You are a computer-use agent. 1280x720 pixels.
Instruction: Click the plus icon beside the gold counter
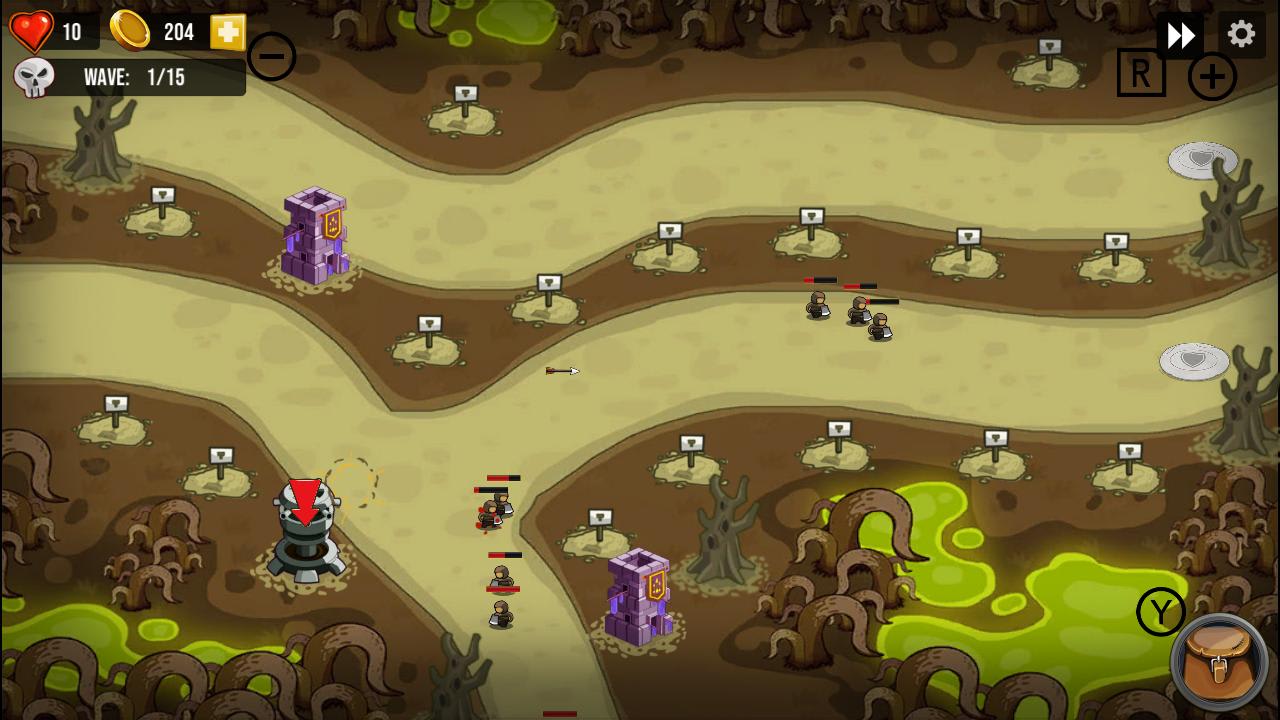226,32
